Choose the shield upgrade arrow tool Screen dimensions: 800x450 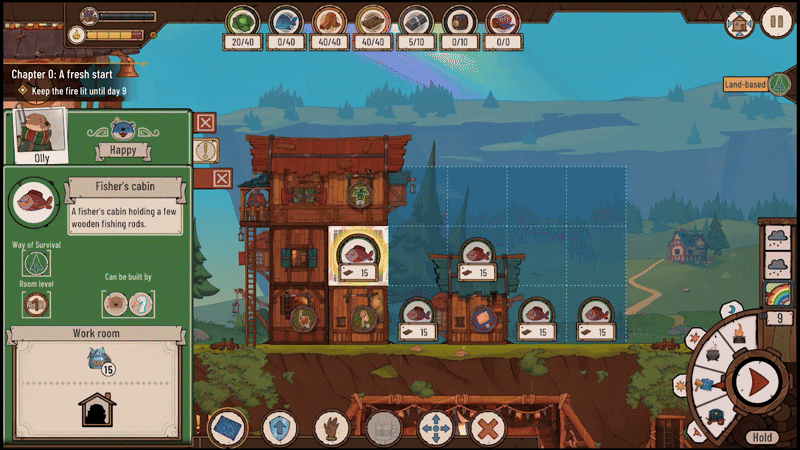tap(280, 429)
